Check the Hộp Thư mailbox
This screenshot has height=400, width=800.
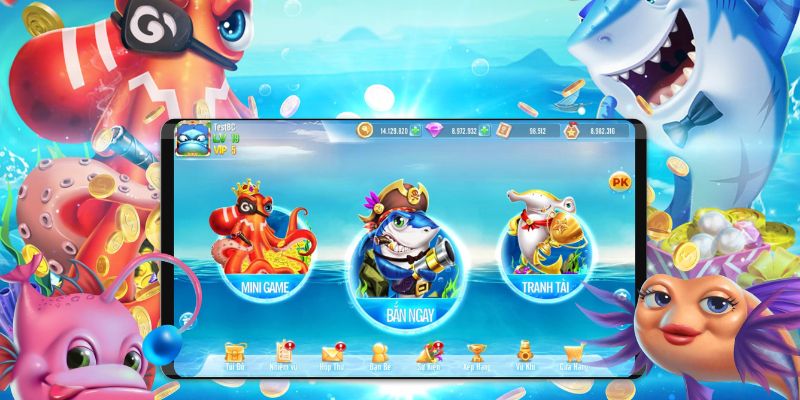point(332,353)
